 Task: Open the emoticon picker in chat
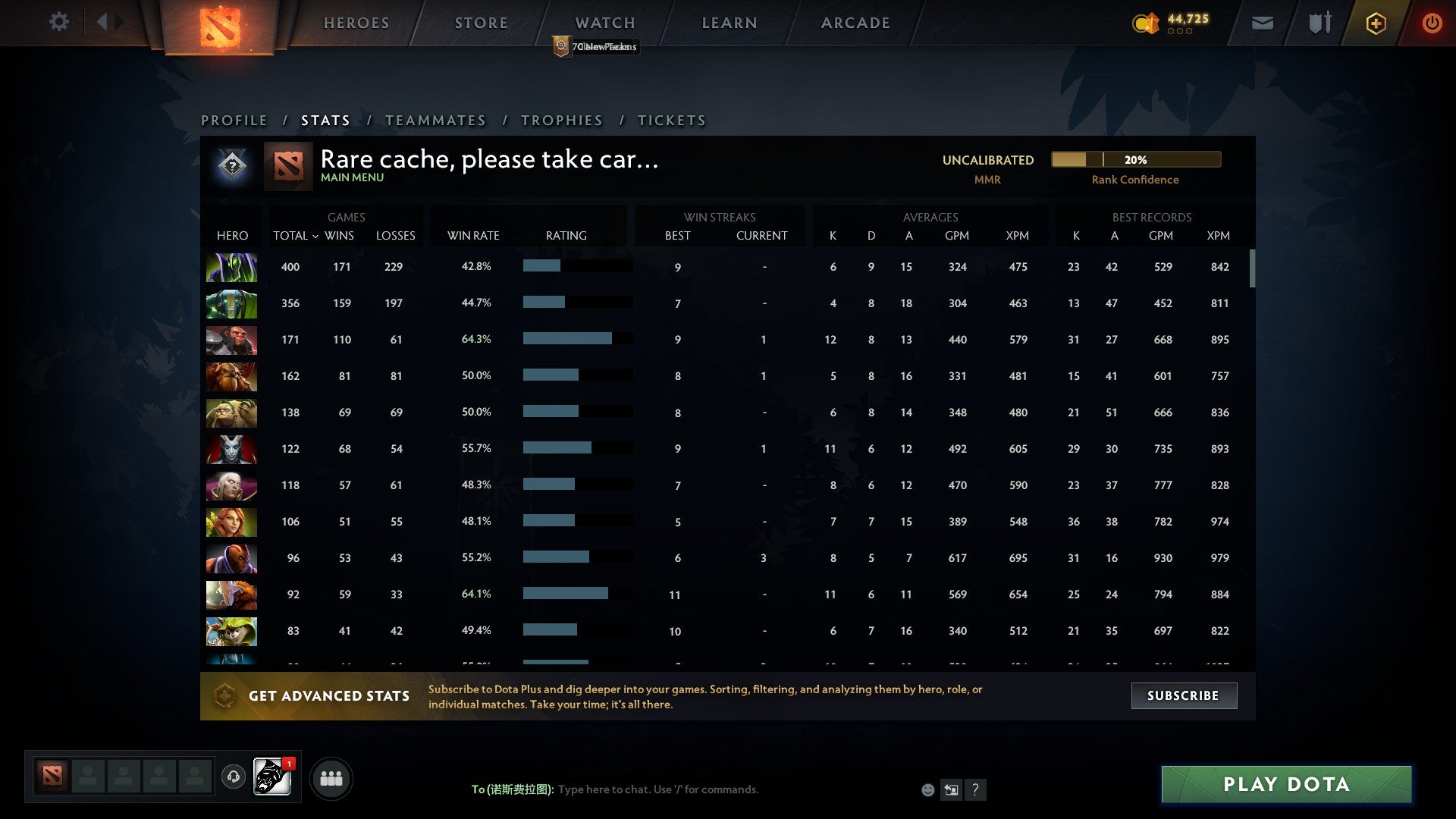point(928,789)
